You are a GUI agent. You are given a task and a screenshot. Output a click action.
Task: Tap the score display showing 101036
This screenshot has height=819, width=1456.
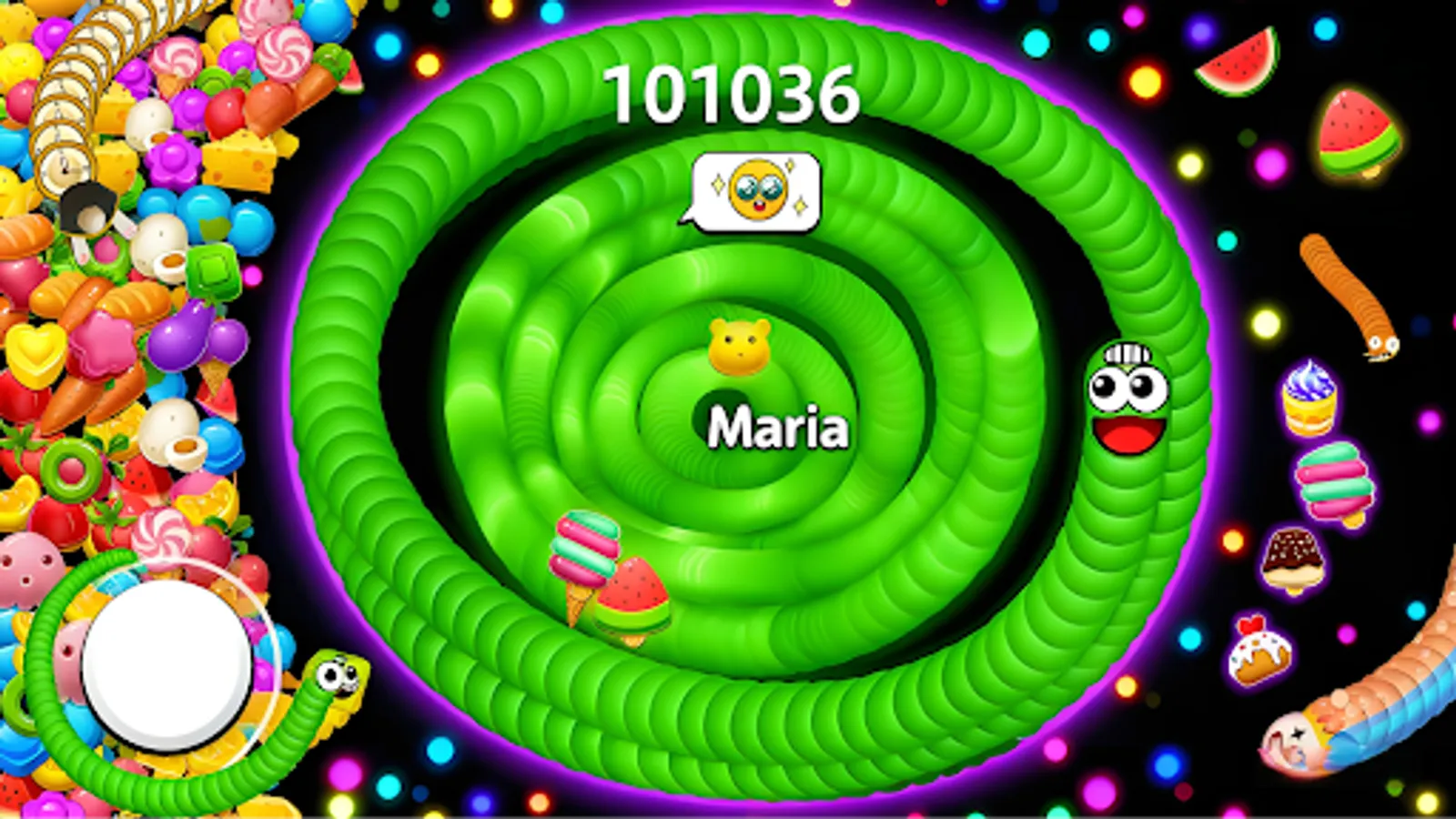coord(735,91)
